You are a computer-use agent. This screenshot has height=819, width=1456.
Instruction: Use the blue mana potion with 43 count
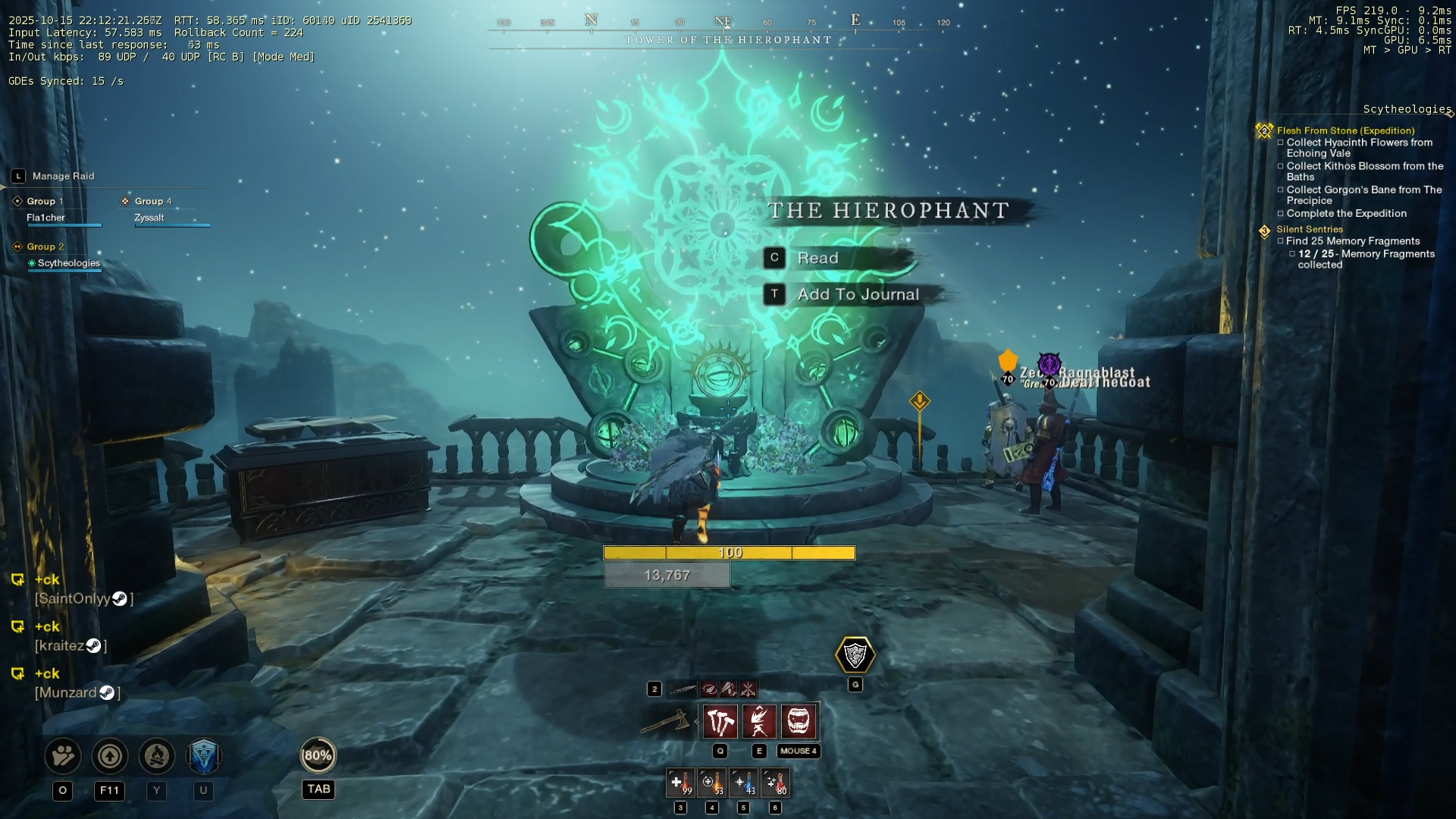(x=743, y=783)
